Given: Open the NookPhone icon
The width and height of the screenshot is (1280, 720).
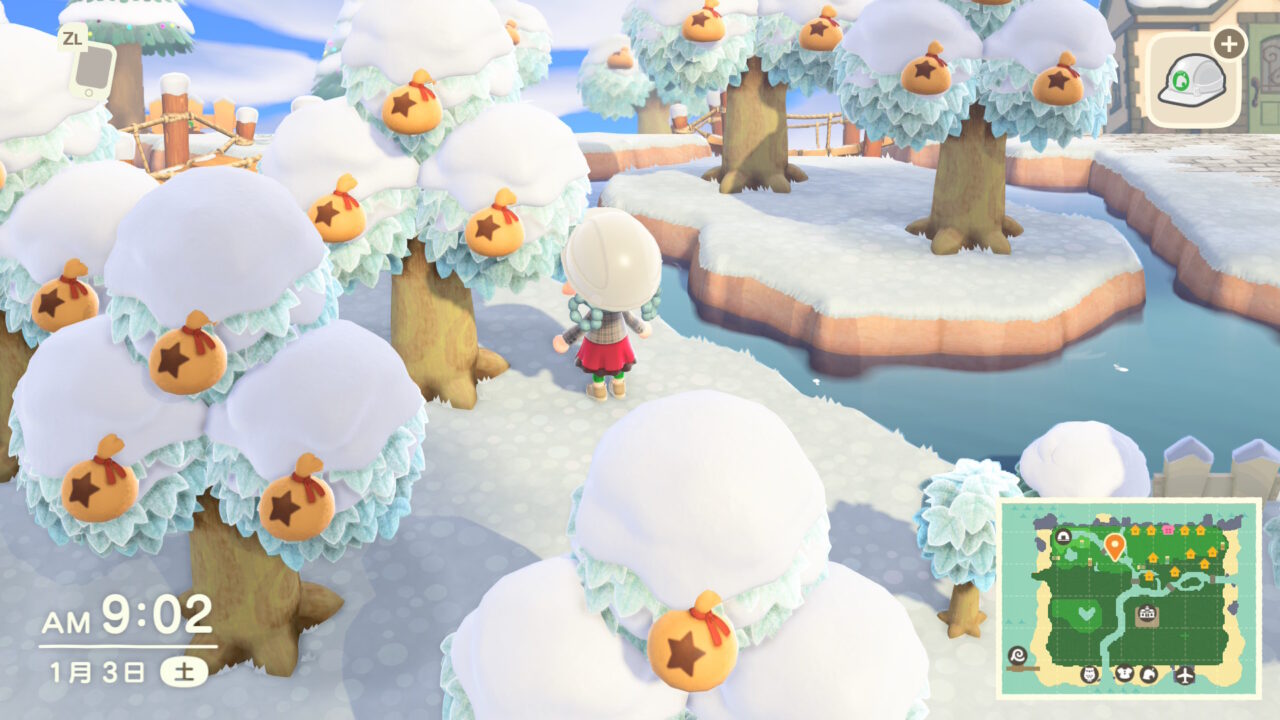Looking at the screenshot, I should [92, 66].
